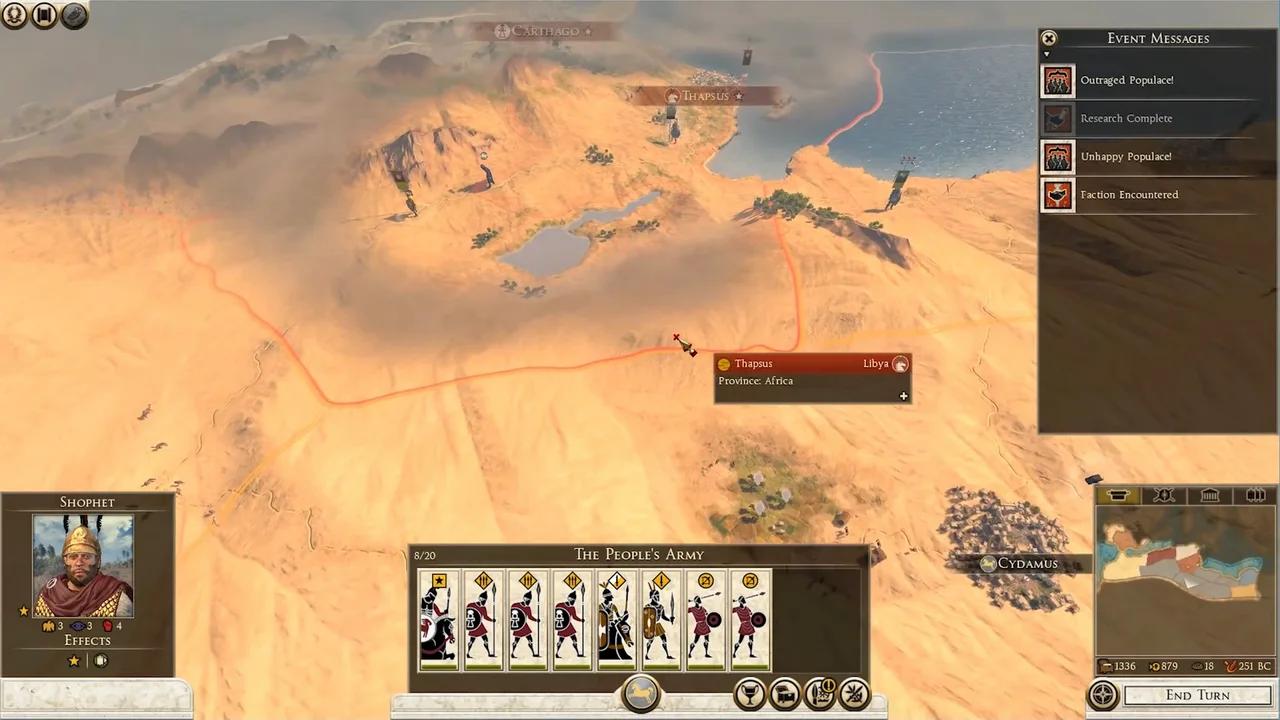Select the Faction Encountered event message
This screenshot has height=720, width=1280.
pyautogui.click(x=1129, y=194)
